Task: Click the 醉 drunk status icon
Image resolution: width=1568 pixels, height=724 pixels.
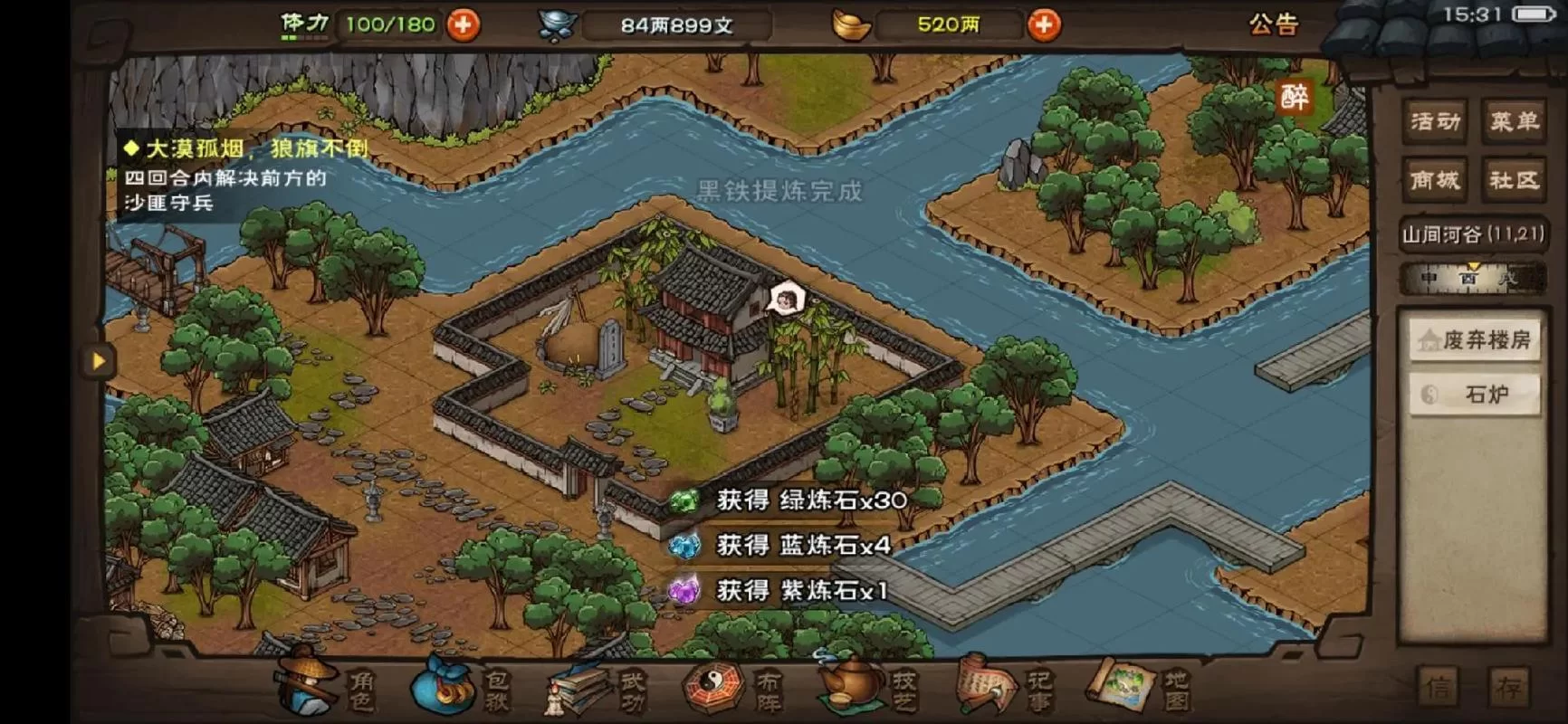Action: [x=1295, y=98]
